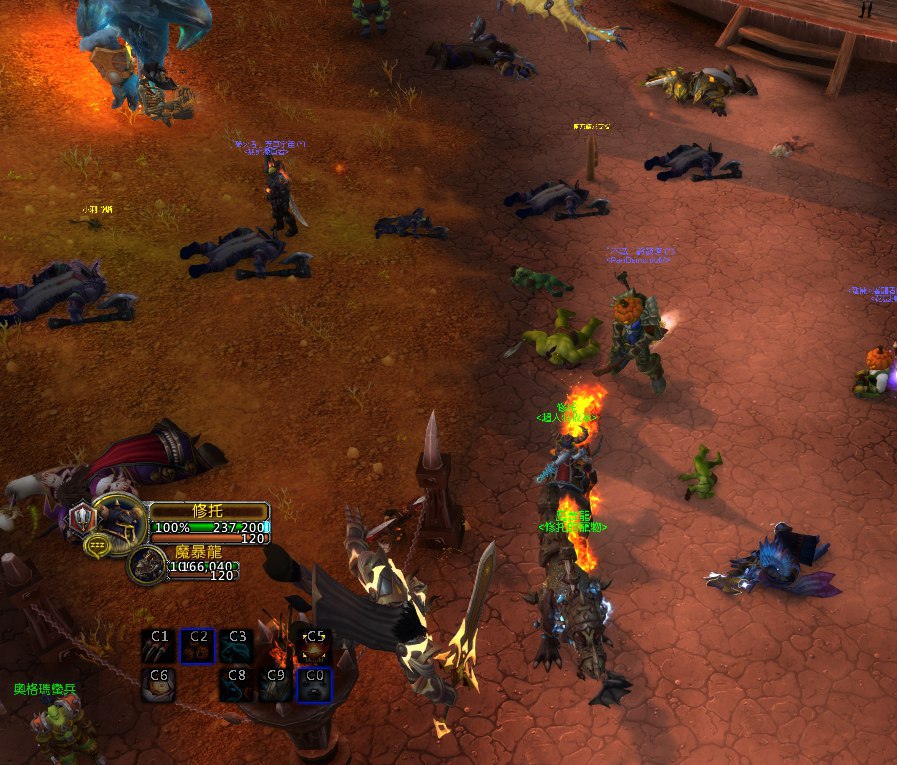897x765 pixels.
Task: Use the C8 pet ability icon
Action: pyautogui.click(x=236, y=685)
